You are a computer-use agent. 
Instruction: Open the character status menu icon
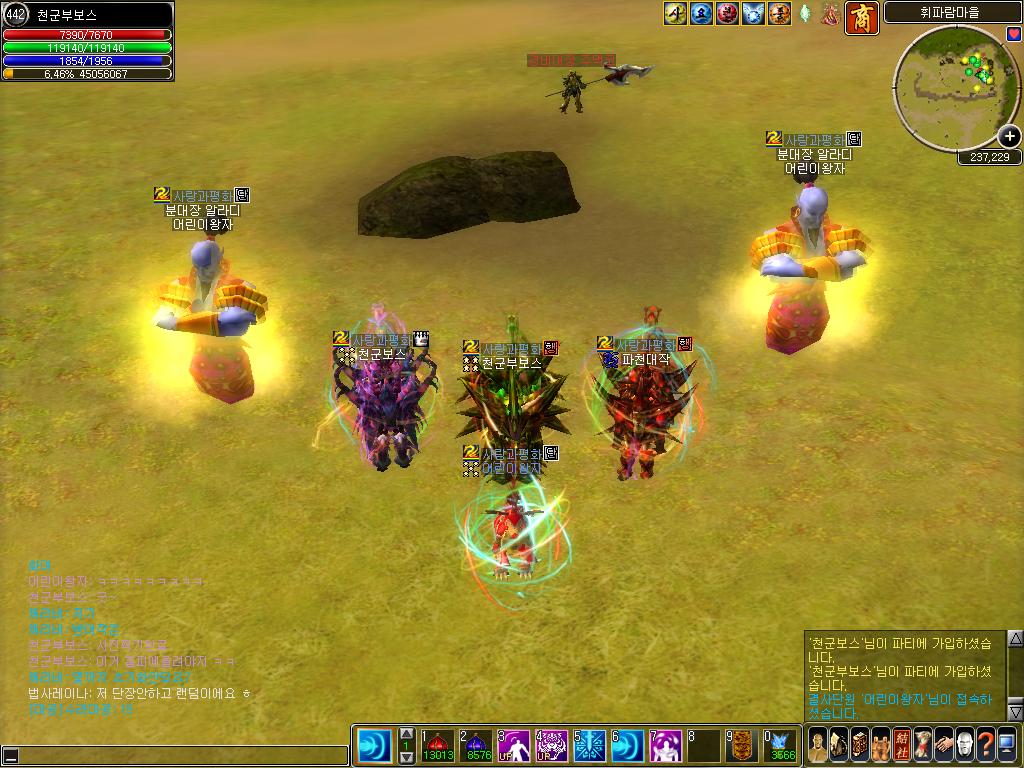click(x=818, y=745)
